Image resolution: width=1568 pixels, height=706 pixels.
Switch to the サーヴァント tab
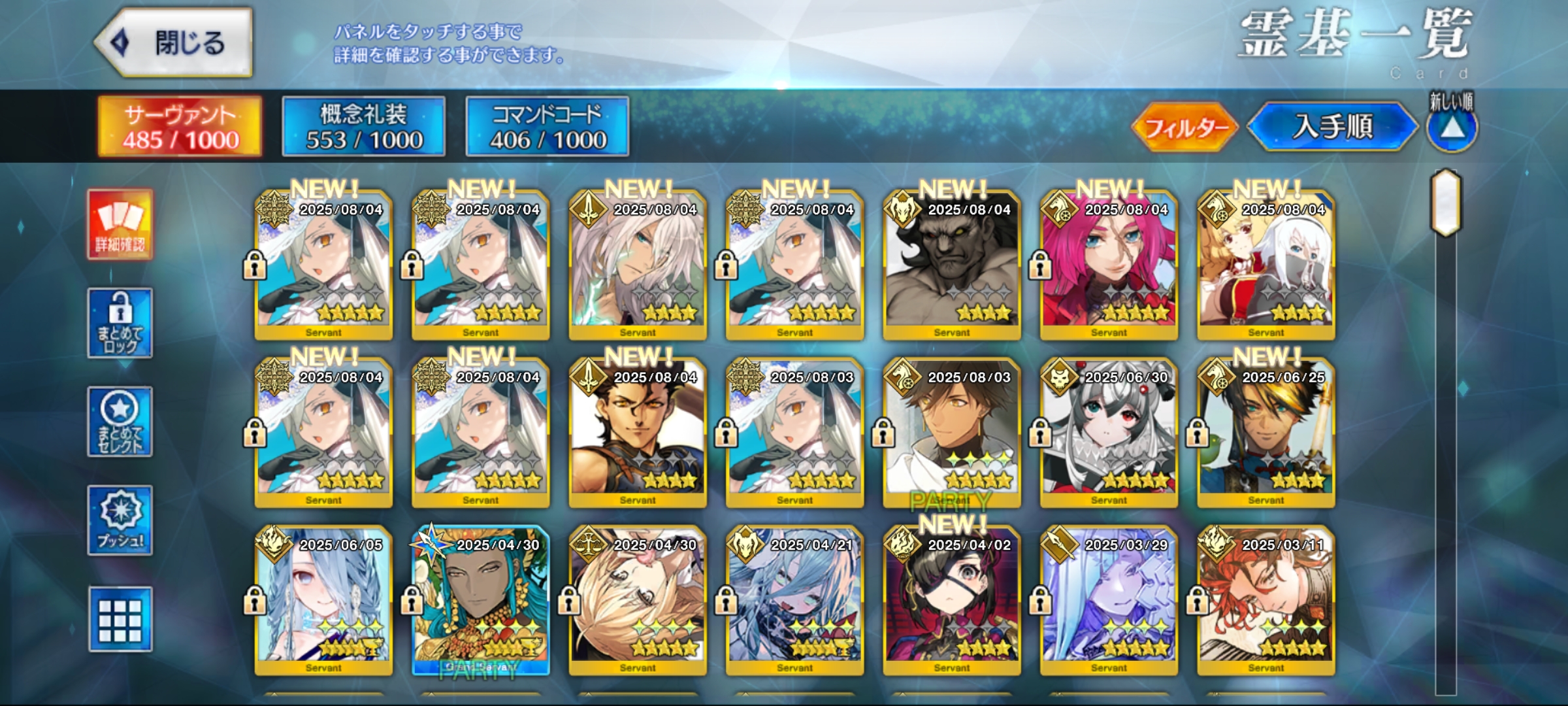[x=180, y=127]
